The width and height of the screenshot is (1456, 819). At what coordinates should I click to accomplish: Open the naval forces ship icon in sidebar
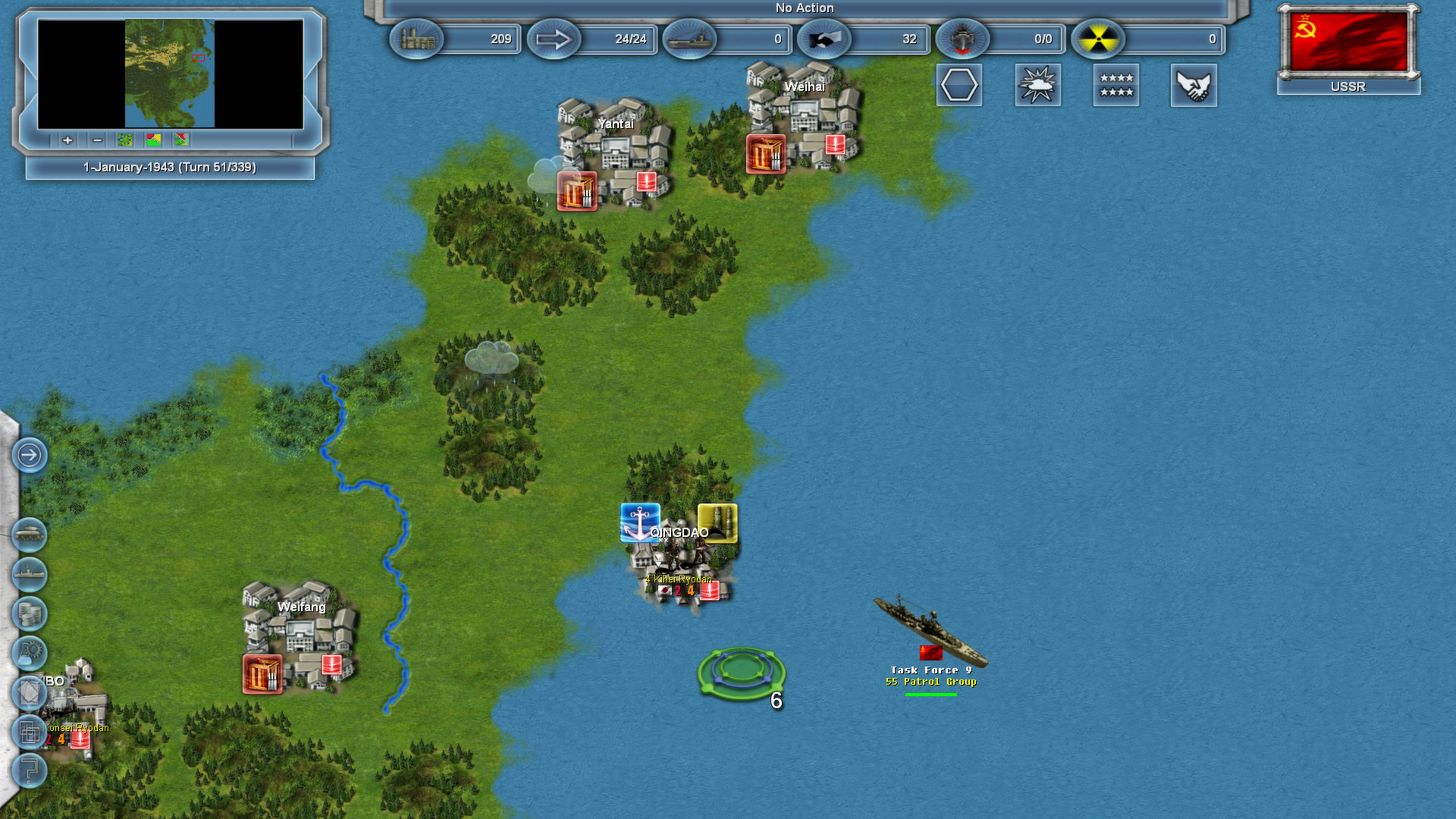[x=30, y=575]
